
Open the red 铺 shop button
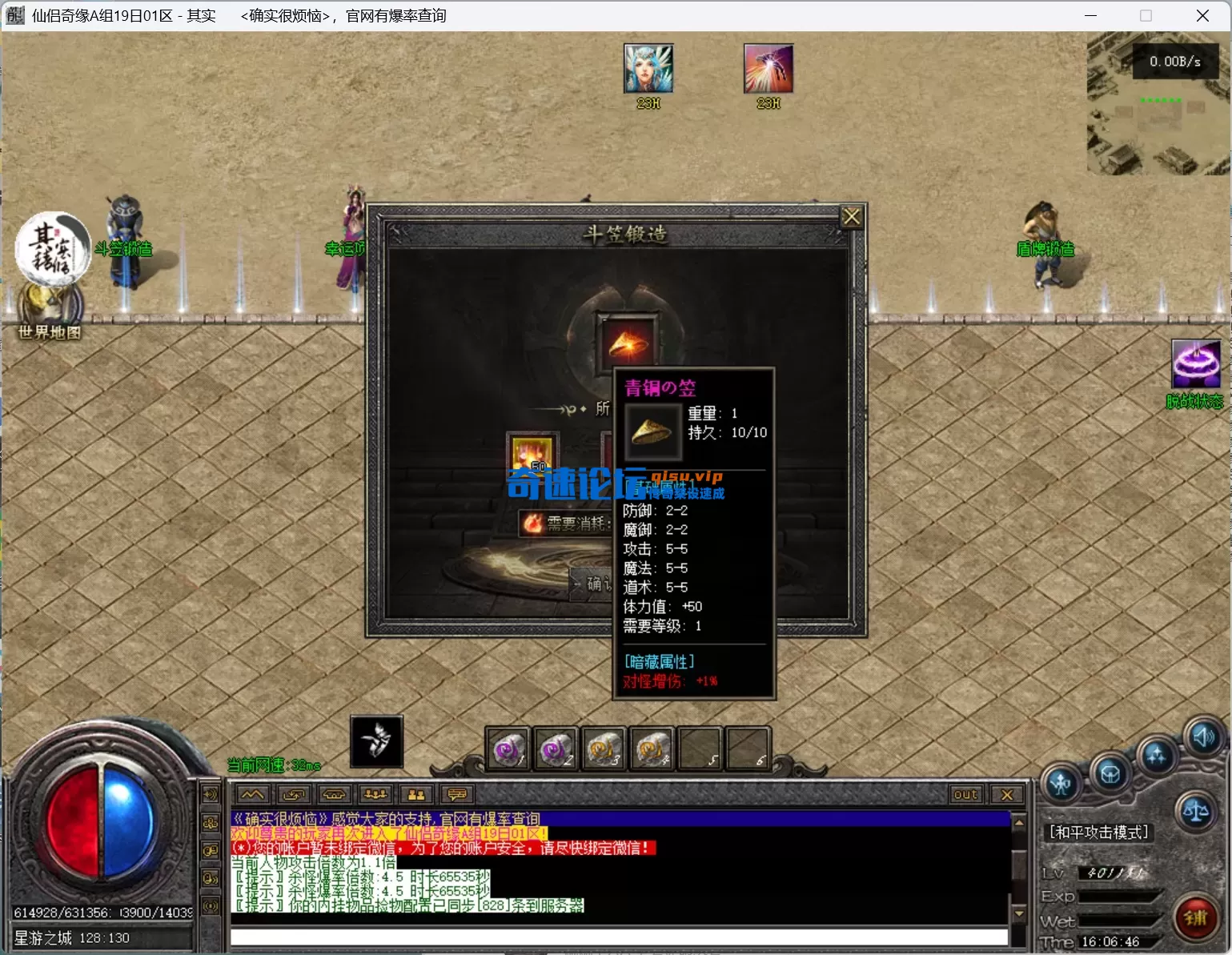point(1195,917)
